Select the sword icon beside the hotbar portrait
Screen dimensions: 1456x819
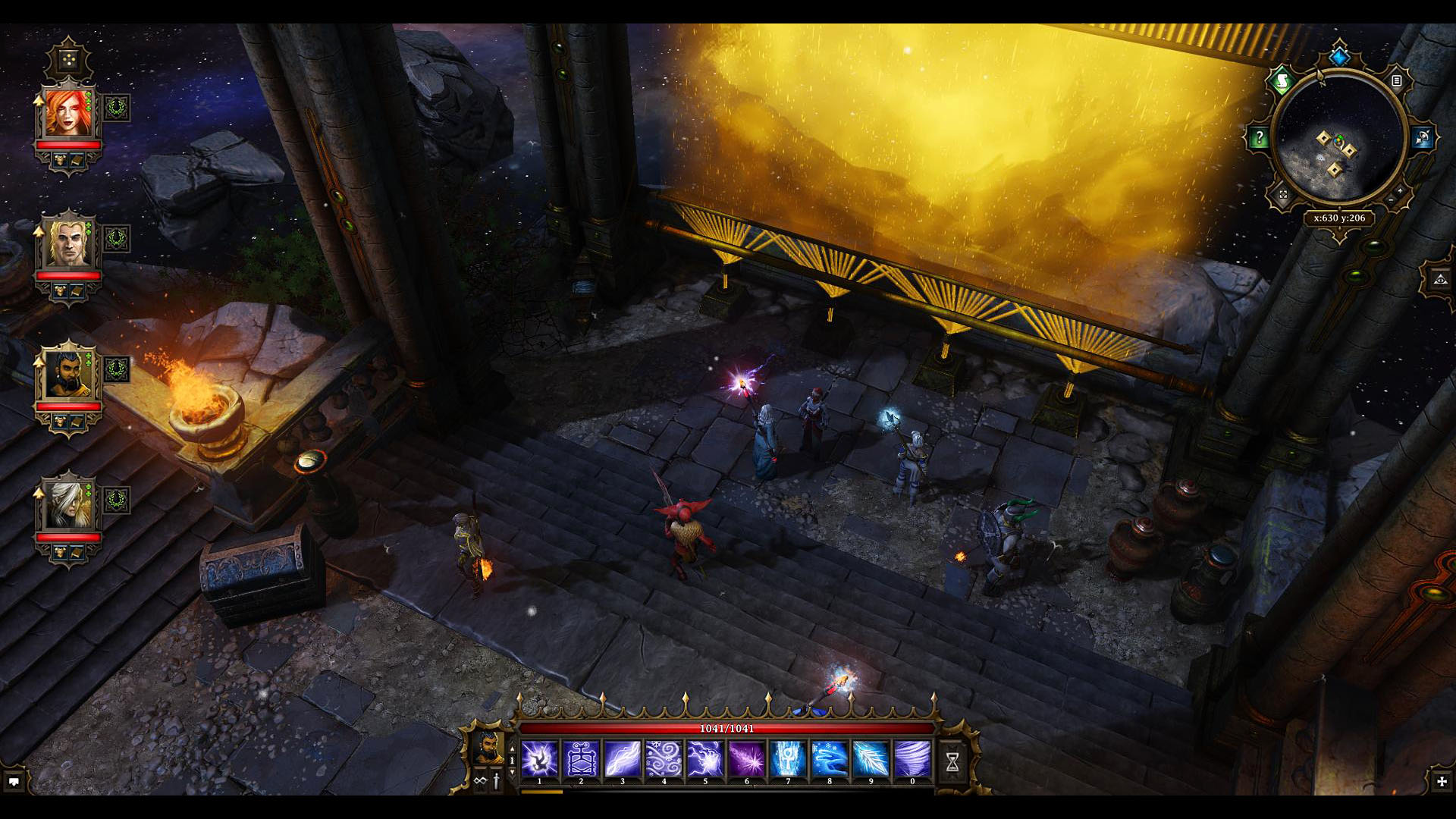[x=496, y=780]
